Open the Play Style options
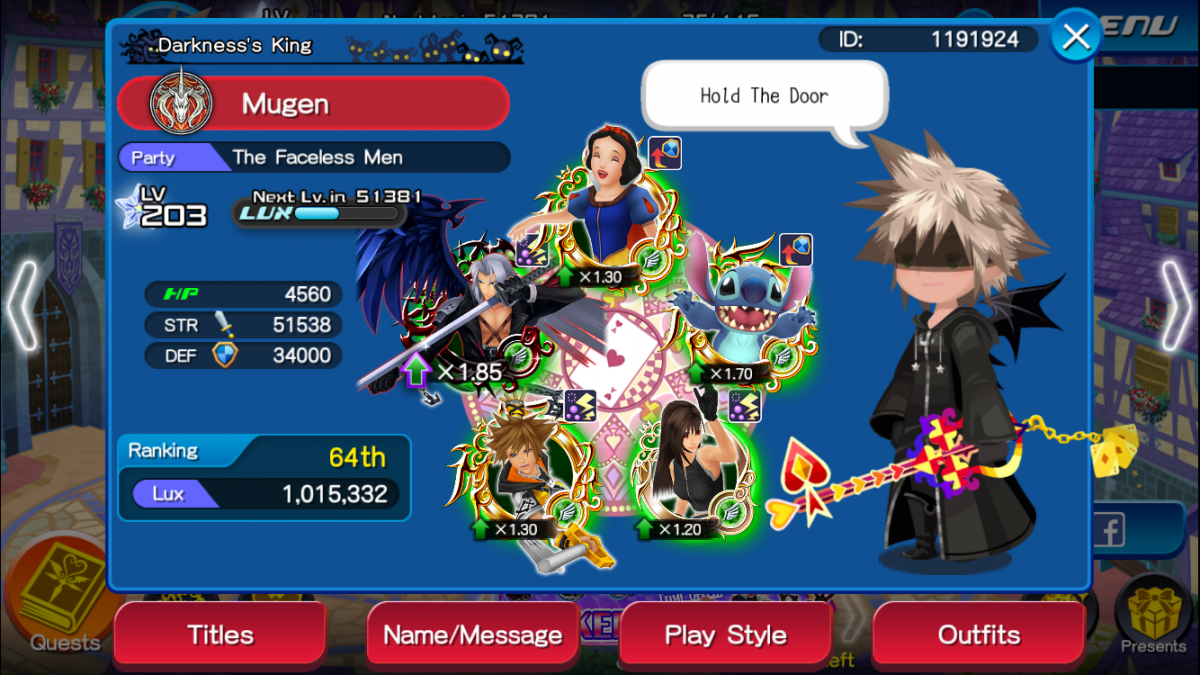Viewport: 1200px width, 675px height. point(726,635)
